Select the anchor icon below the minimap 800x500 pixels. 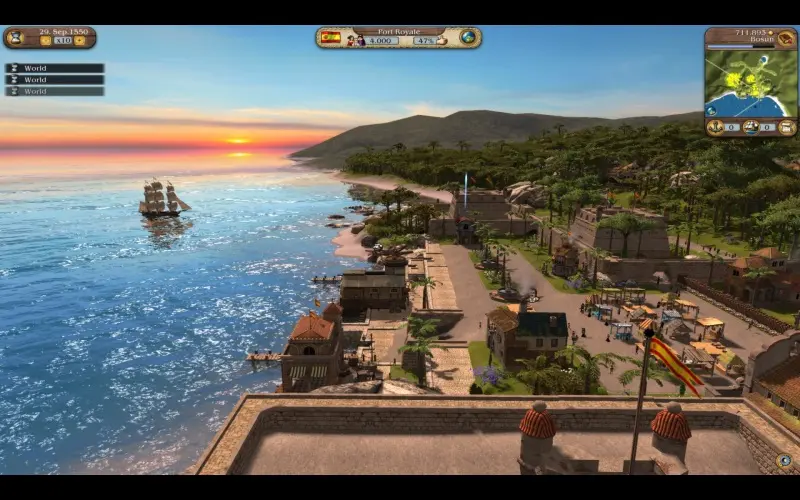(x=716, y=127)
